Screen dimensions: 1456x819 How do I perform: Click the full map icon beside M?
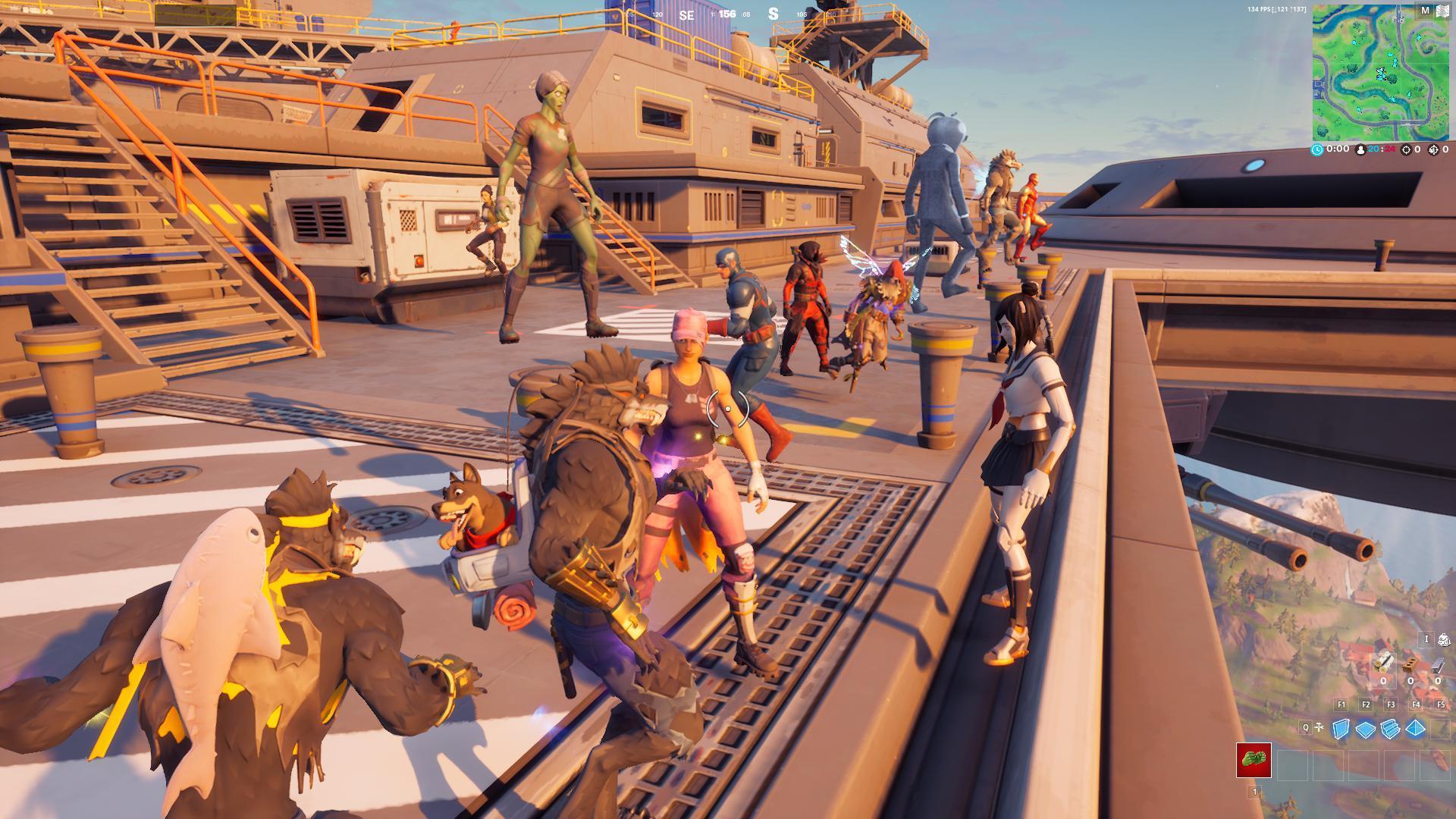1441,11
